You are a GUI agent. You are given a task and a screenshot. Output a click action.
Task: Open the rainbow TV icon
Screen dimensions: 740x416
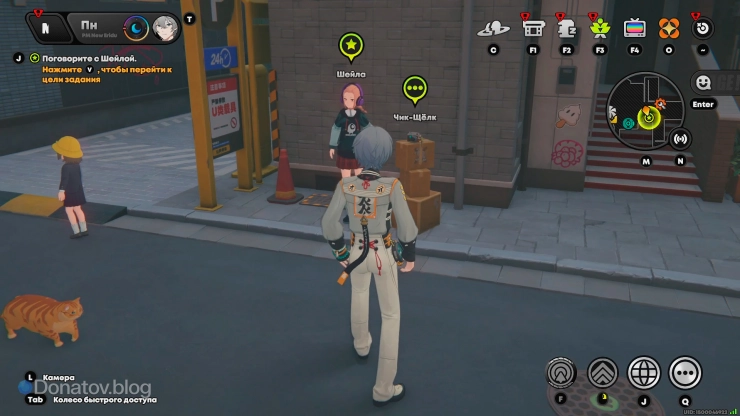634,27
